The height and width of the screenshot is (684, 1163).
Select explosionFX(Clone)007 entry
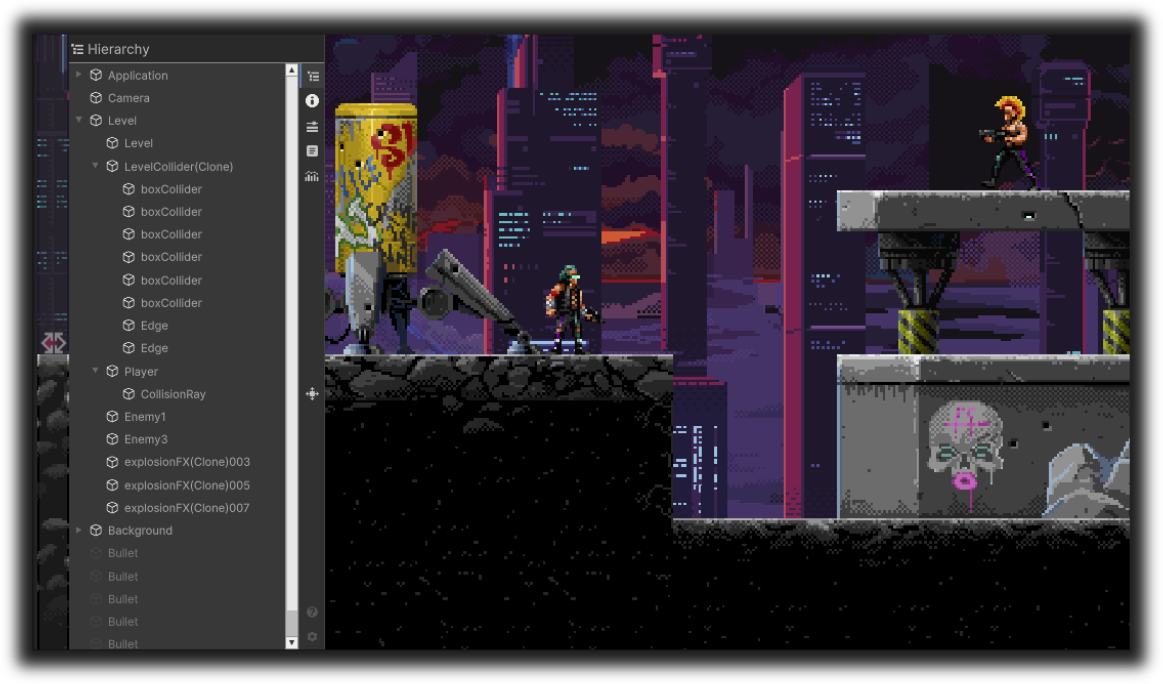click(187, 508)
